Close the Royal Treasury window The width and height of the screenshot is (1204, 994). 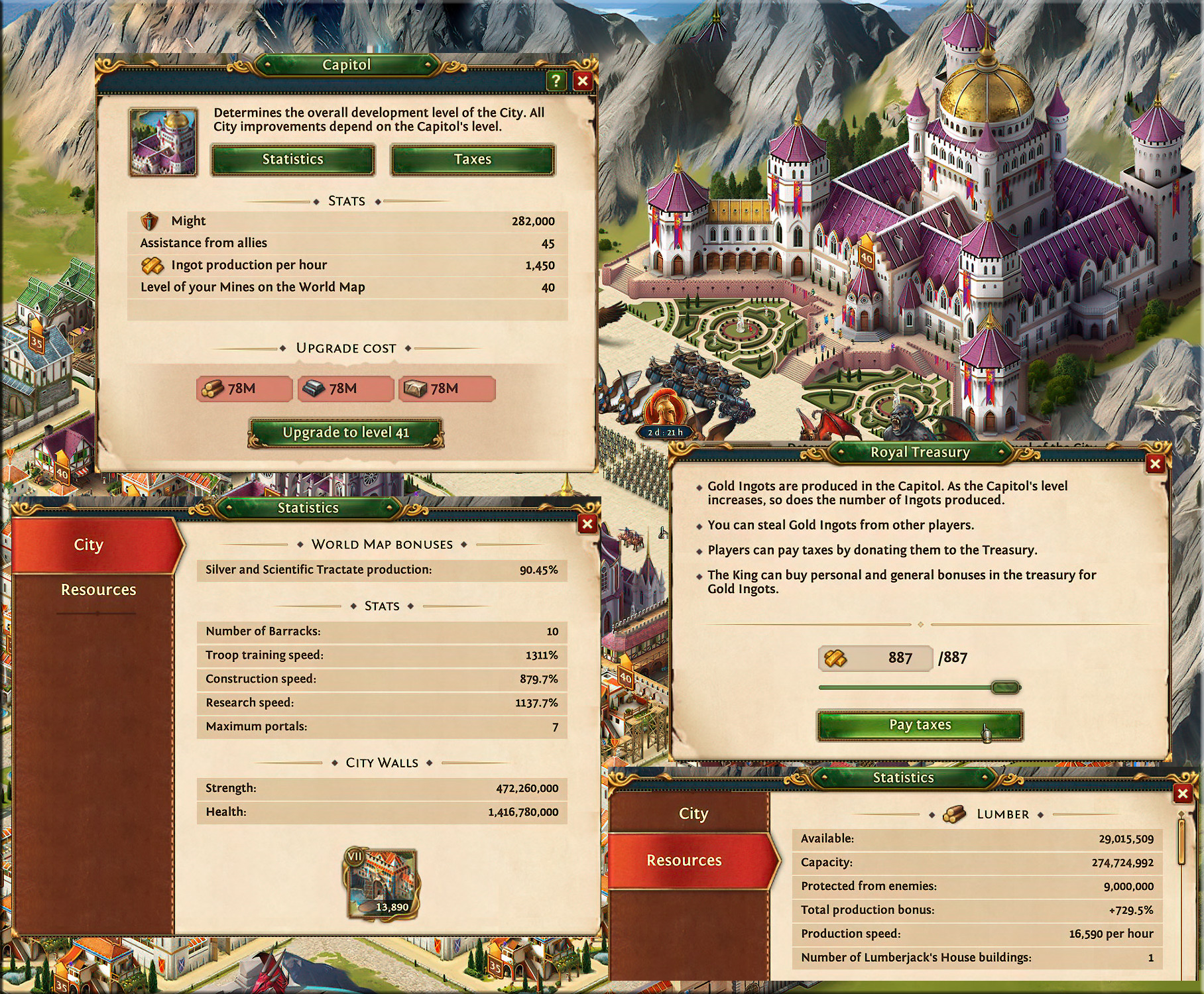(1155, 464)
